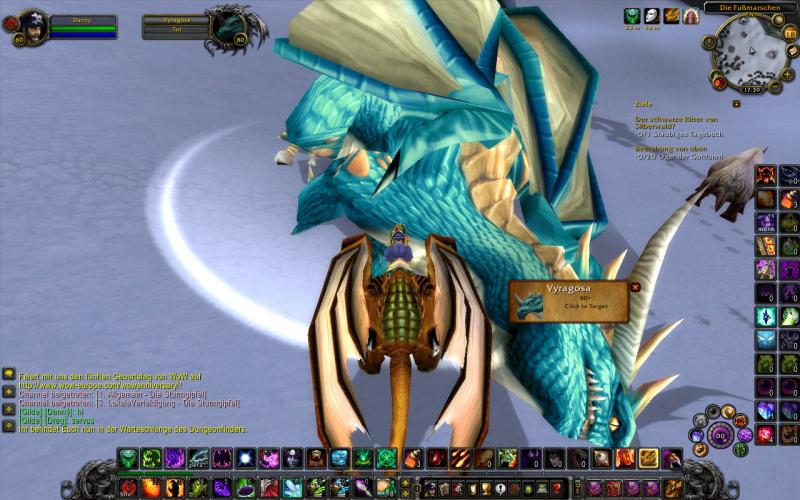Collapse the quest objectives tracker
Image resolution: width=800 pixels, height=500 pixels.
(x=736, y=102)
